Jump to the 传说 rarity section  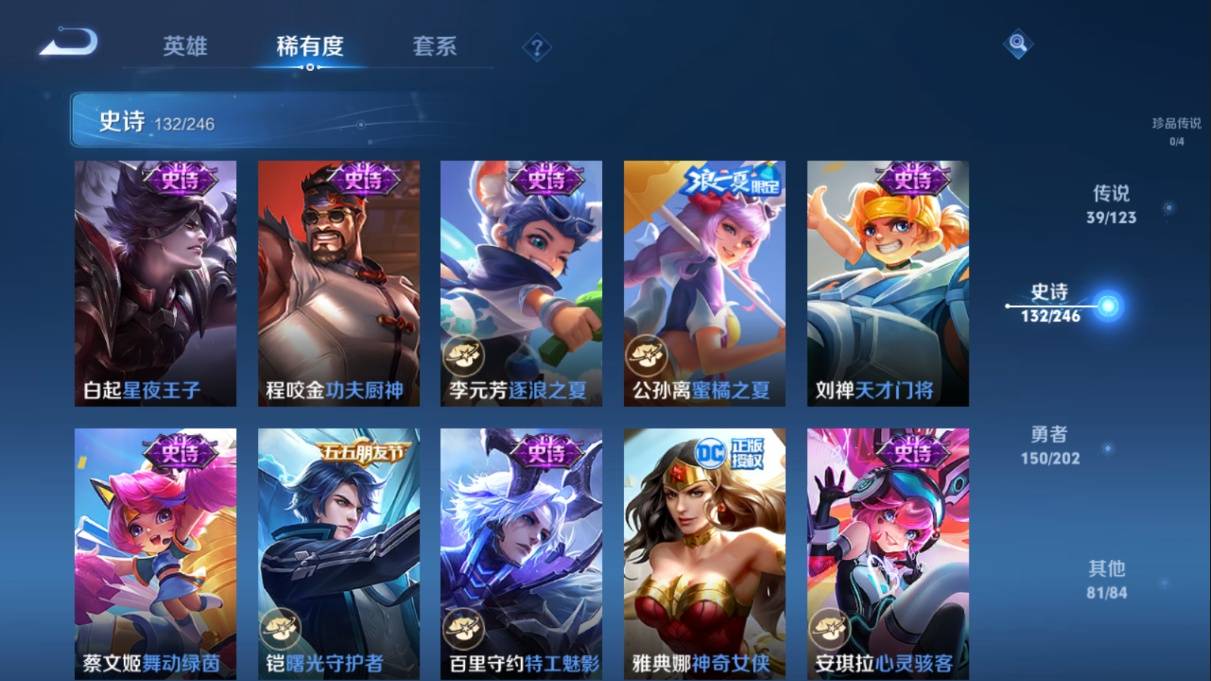(x=1111, y=203)
